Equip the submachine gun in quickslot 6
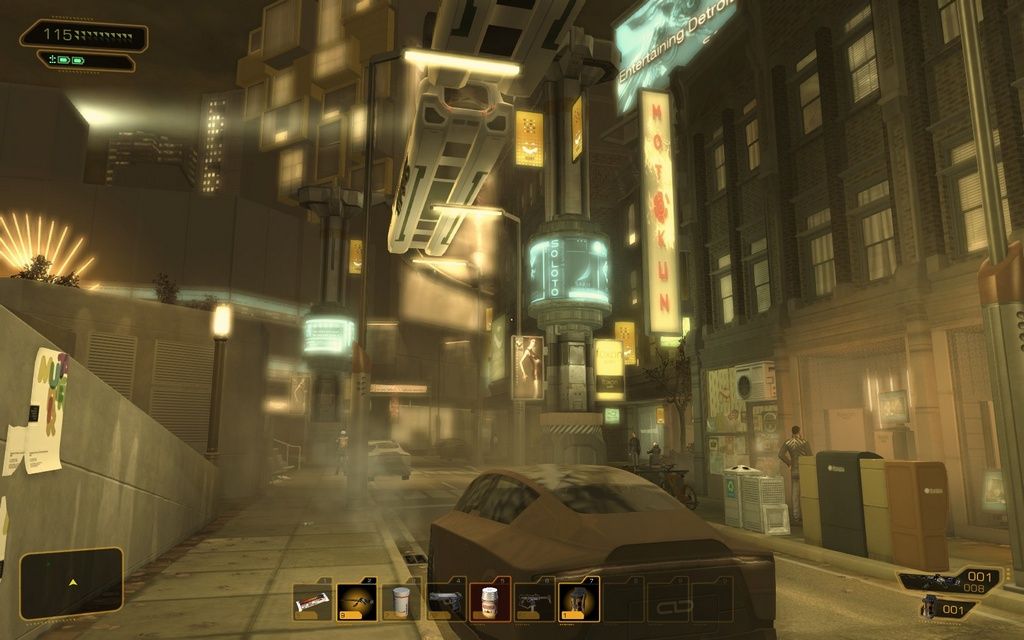This screenshot has height=640, width=1024. coord(534,602)
